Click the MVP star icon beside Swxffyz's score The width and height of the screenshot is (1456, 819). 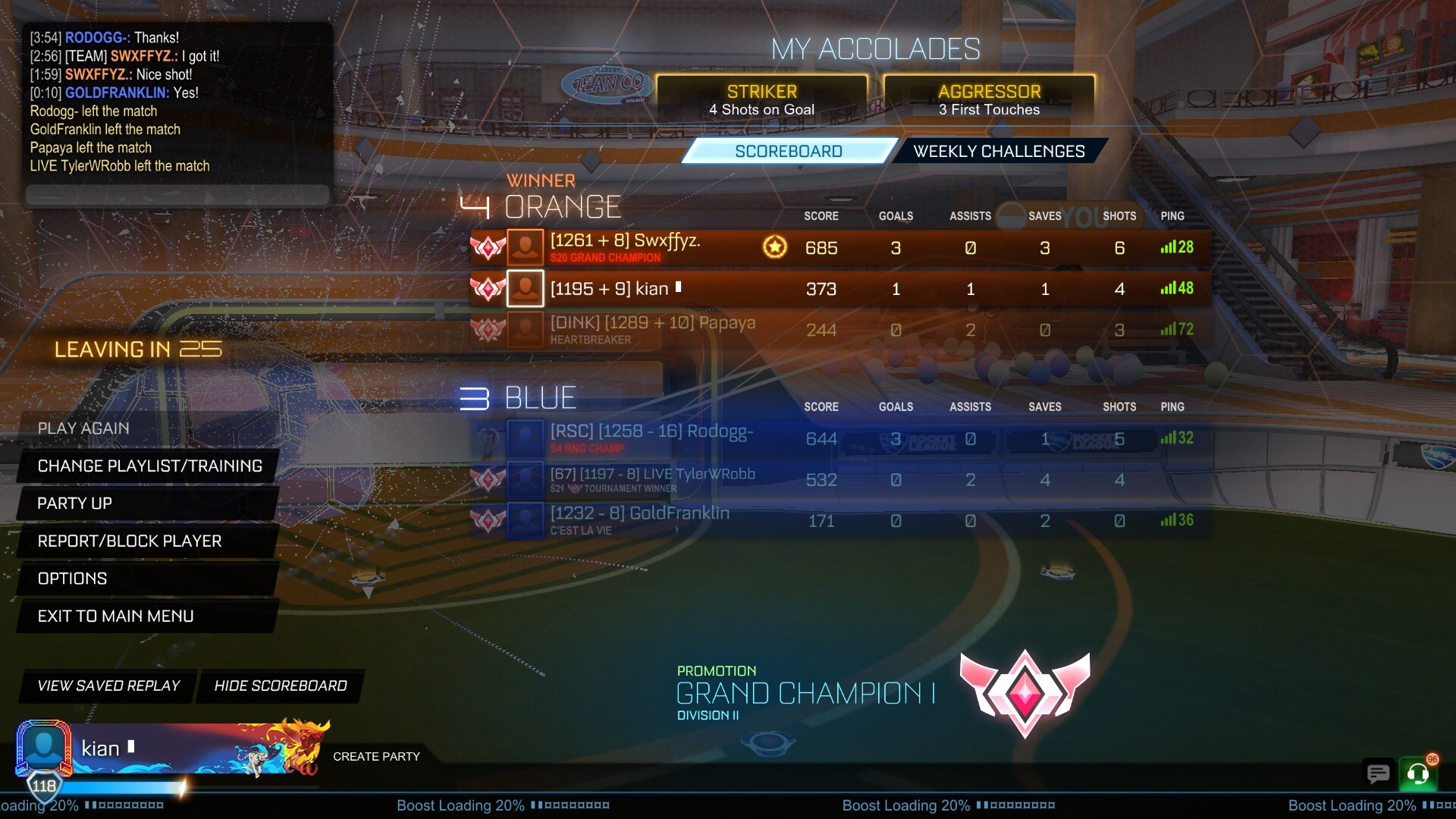(775, 247)
